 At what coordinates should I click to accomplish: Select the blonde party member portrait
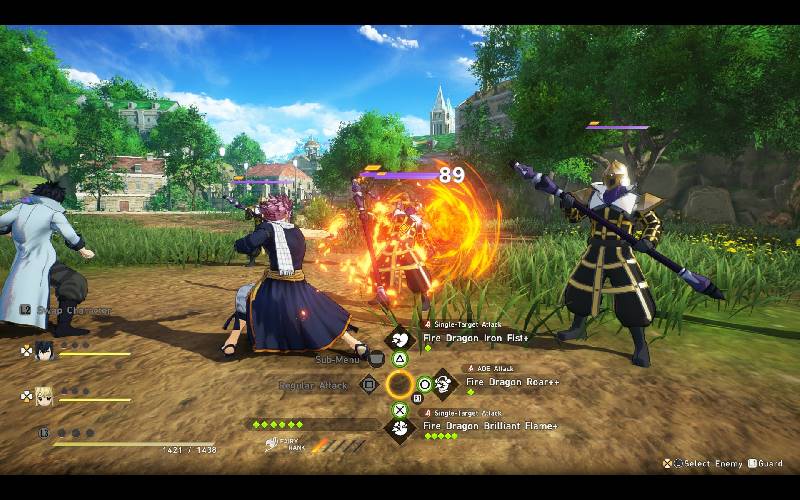(x=44, y=396)
